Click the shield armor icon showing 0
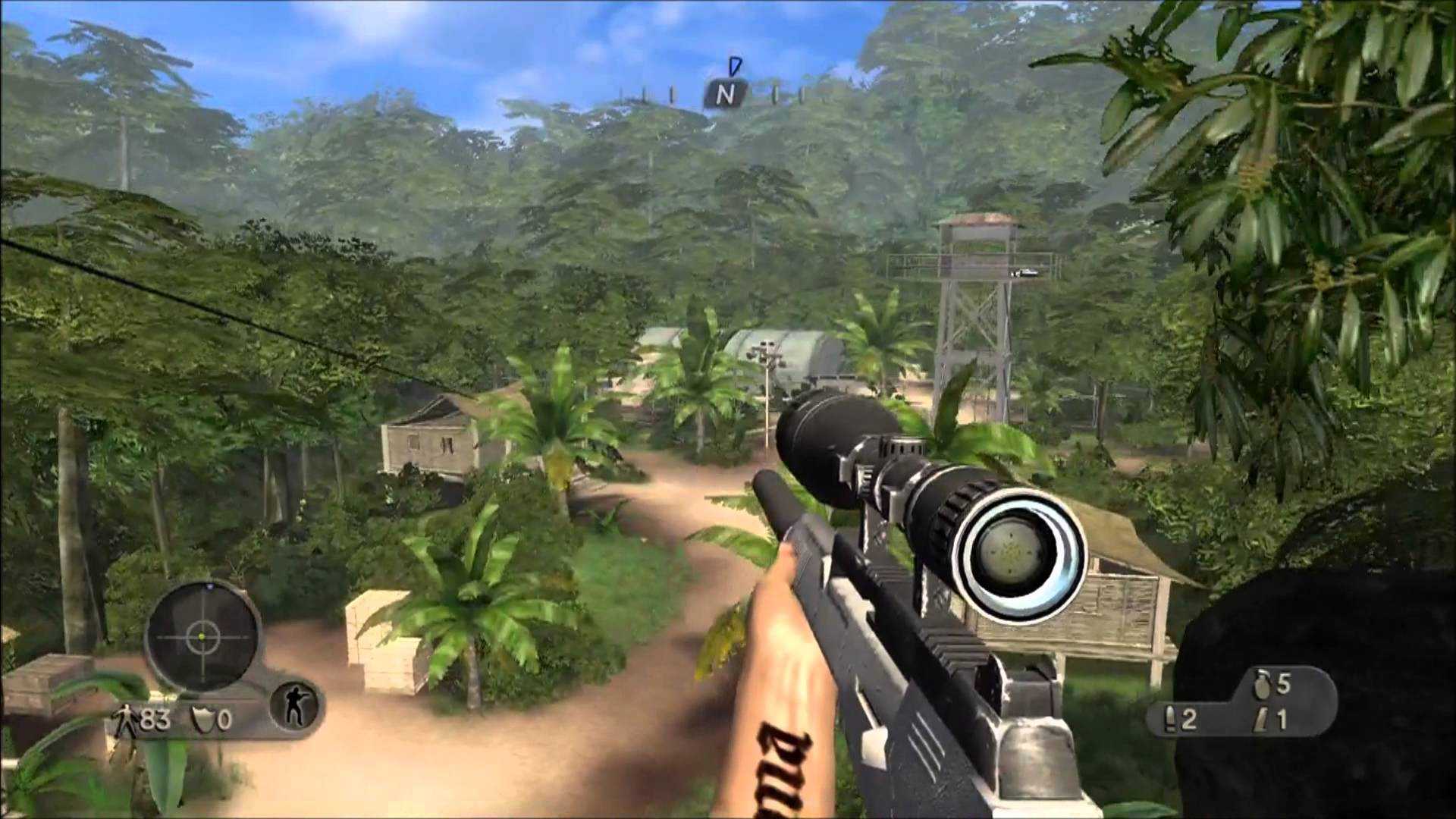 [x=203, y=717]
